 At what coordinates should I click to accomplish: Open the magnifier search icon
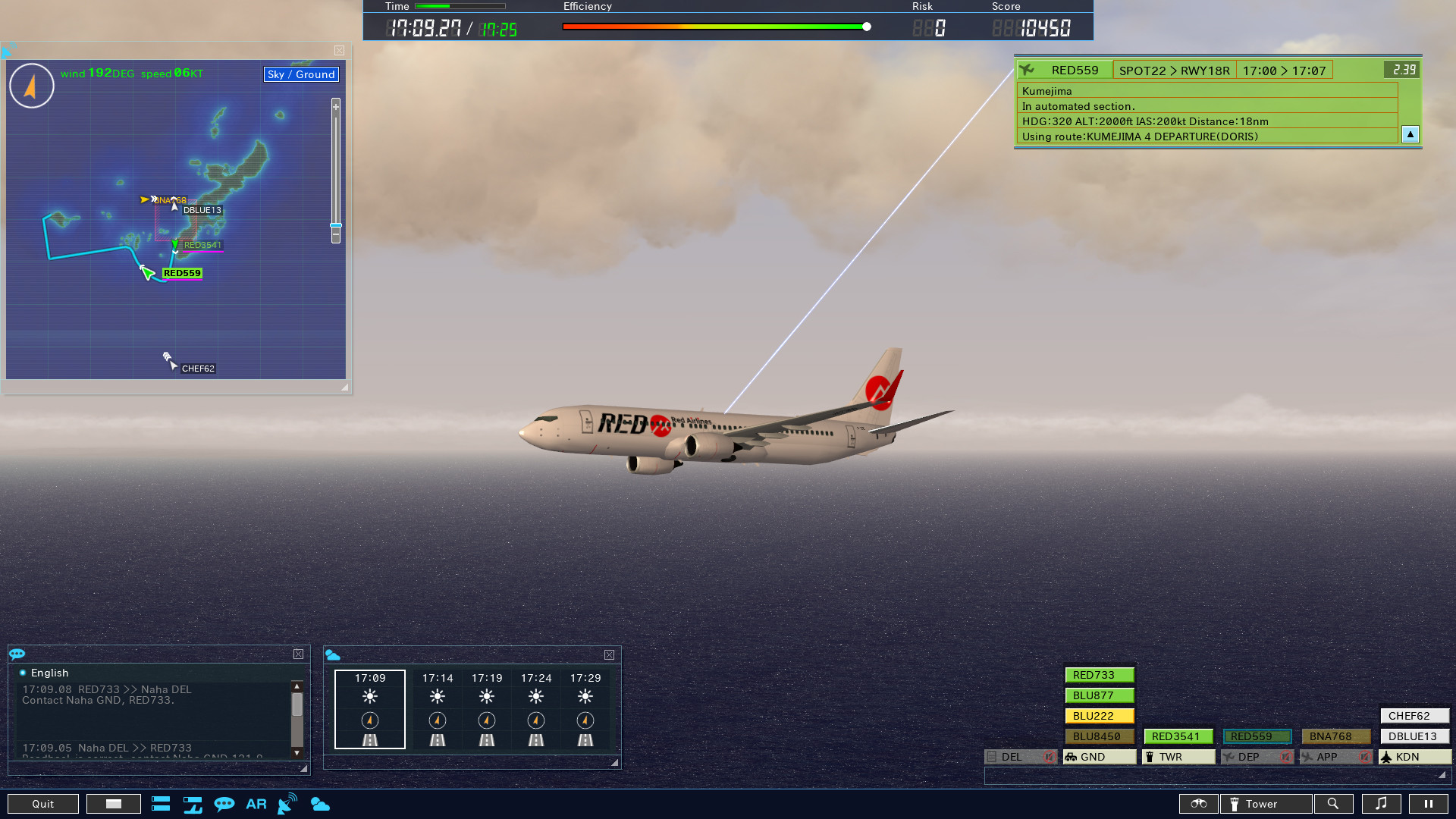(1335, 804)
